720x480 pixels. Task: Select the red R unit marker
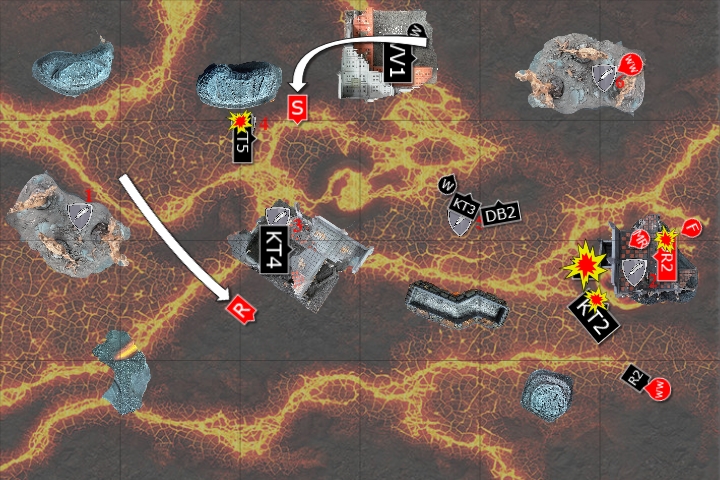pos(240,308)
